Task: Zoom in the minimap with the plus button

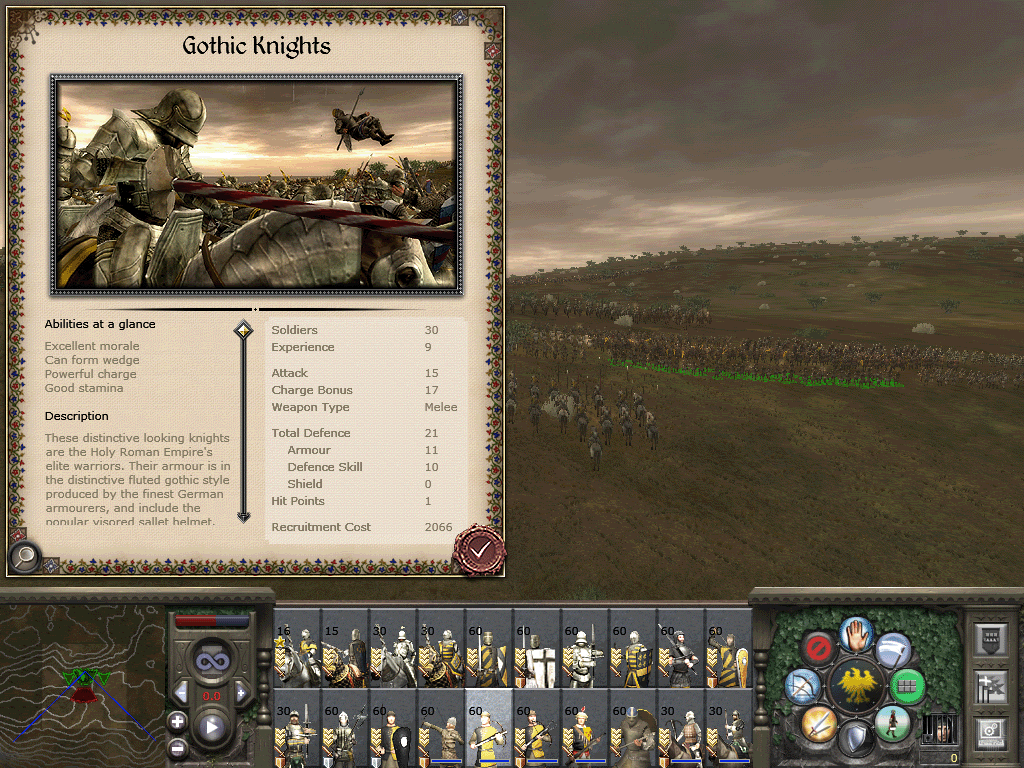Action: [178, 720]
